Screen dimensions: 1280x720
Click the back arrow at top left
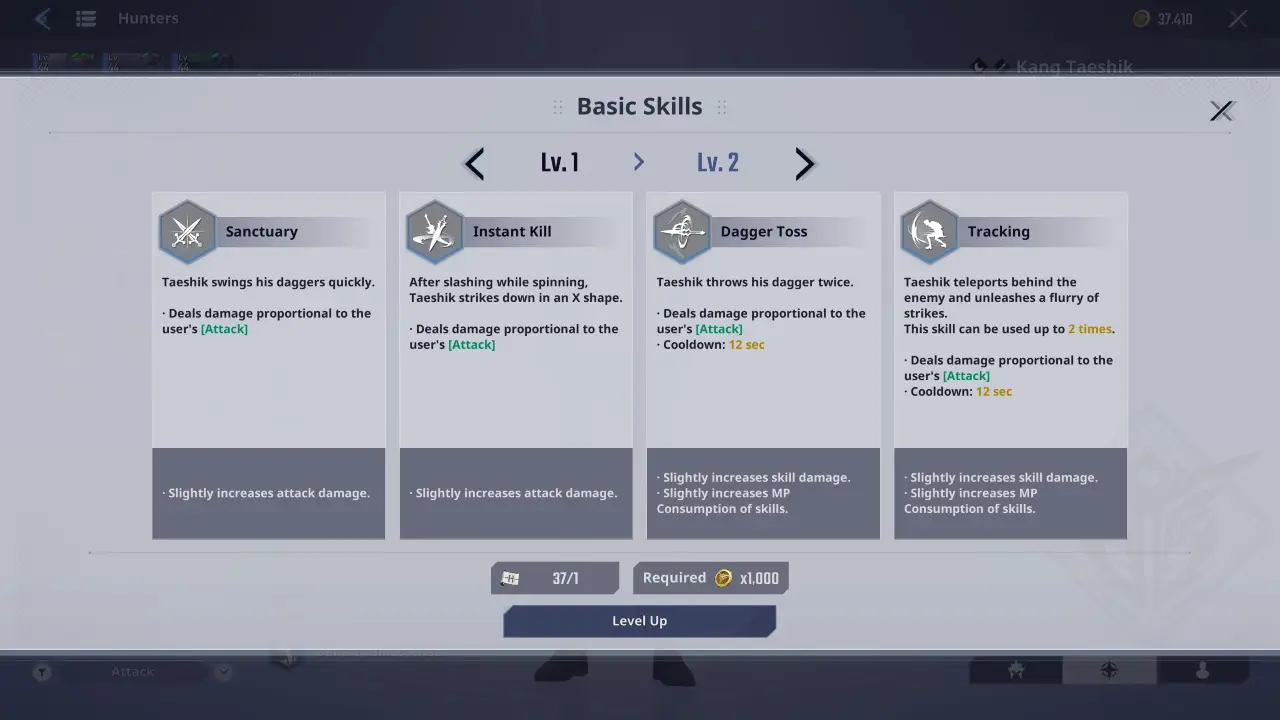pyautogui.click(x=41, y=18)
